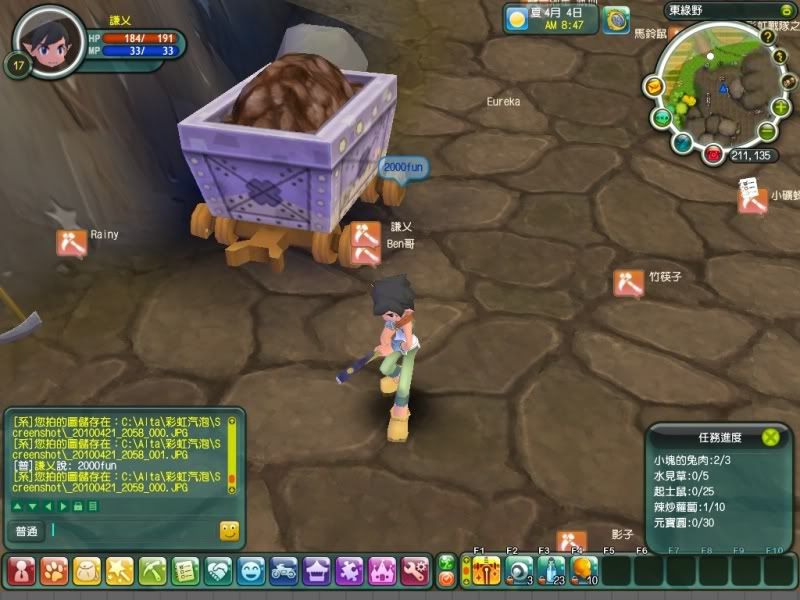Open the quest list notepad icon
Image resolution: width=800 pixels, height=600 pixels.
coord(185,571)
